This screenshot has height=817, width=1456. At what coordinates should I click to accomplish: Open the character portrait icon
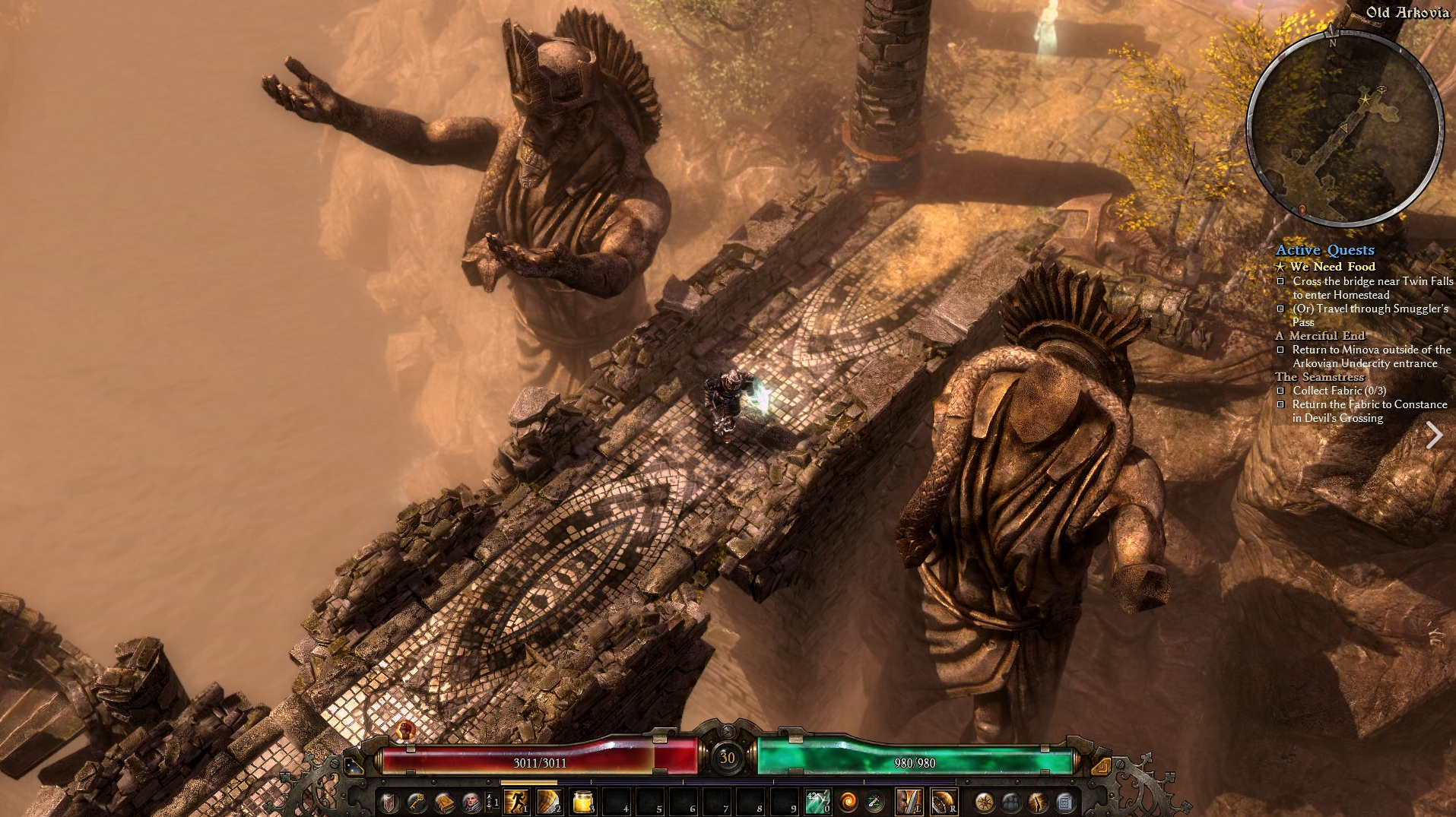coord(471,802)
